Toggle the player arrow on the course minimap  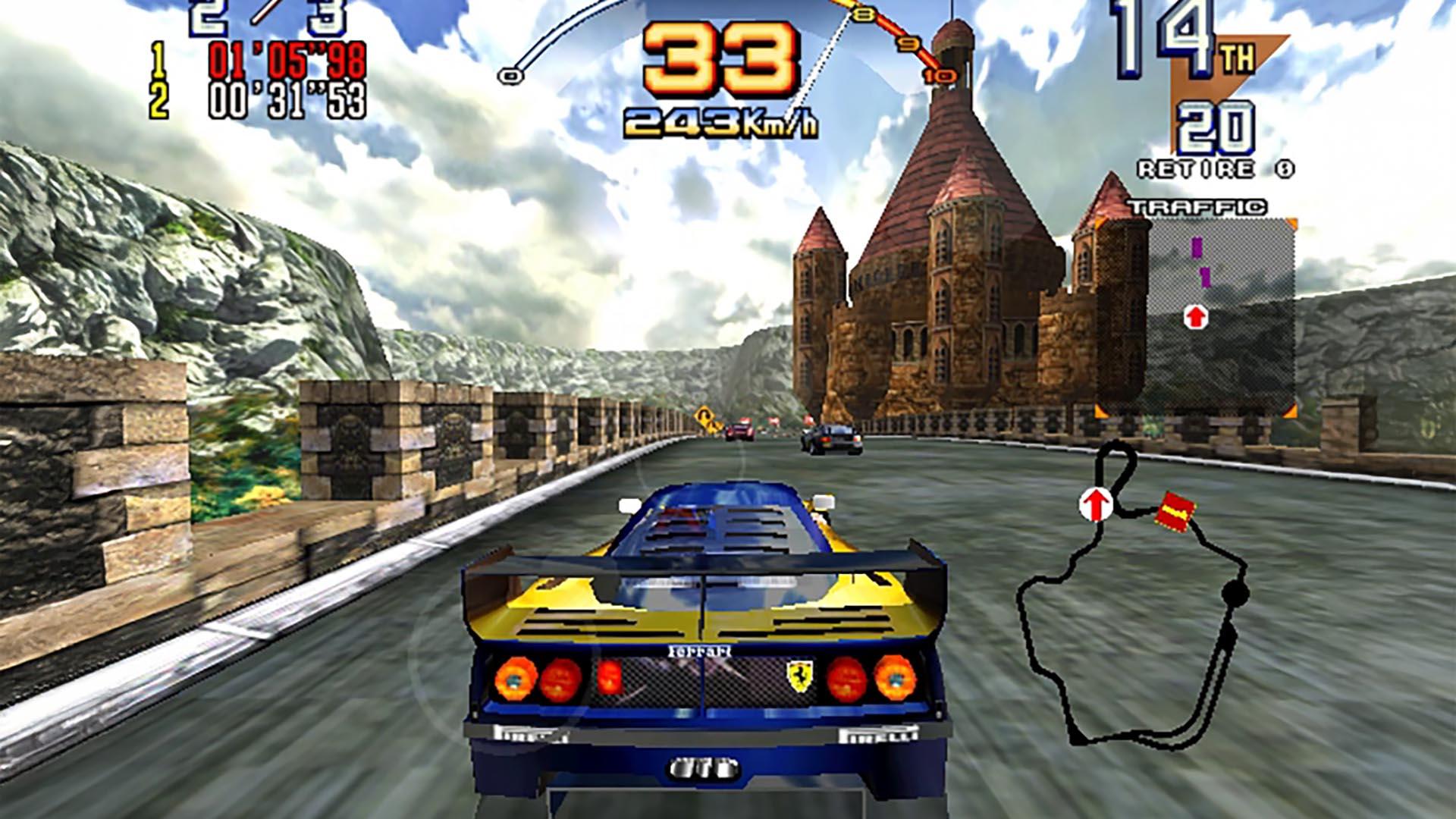tap(1095, 504)
